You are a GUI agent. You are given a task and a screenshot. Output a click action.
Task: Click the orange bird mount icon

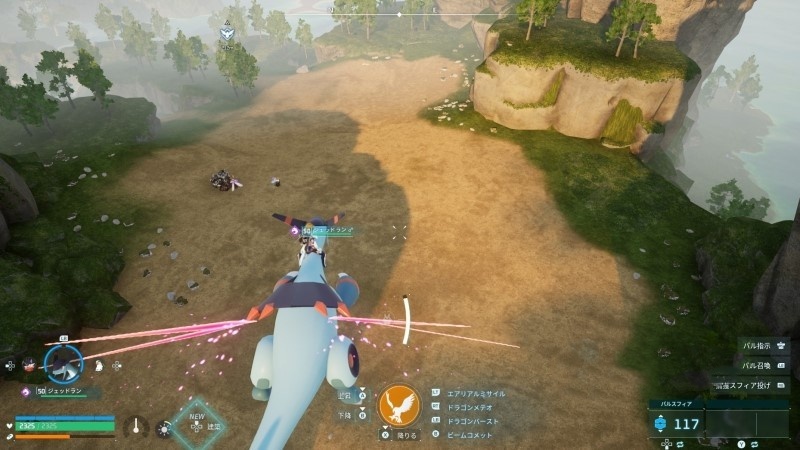point(400,405)
